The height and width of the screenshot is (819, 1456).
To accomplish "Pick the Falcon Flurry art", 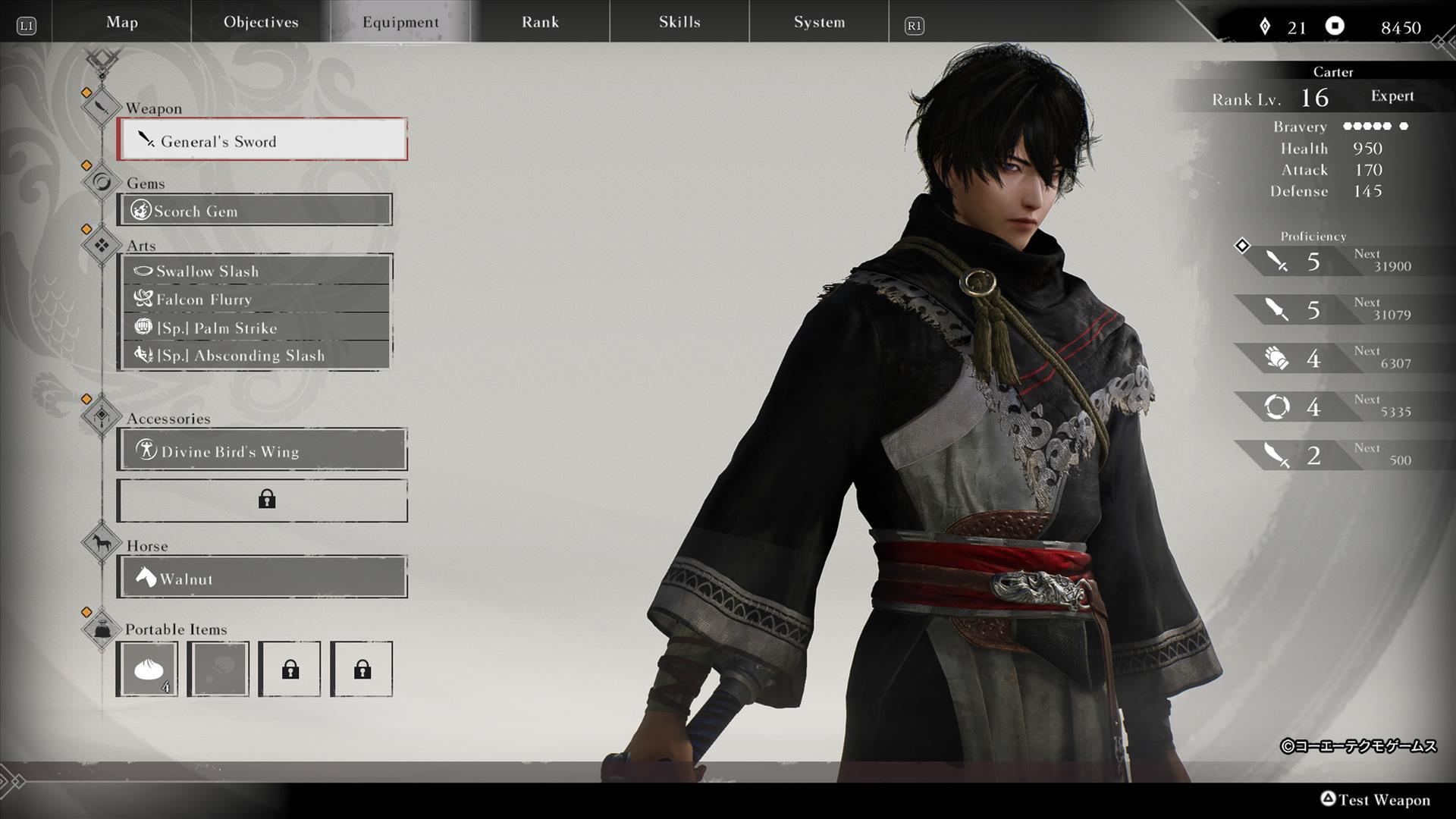I will (x=256, y=299).
